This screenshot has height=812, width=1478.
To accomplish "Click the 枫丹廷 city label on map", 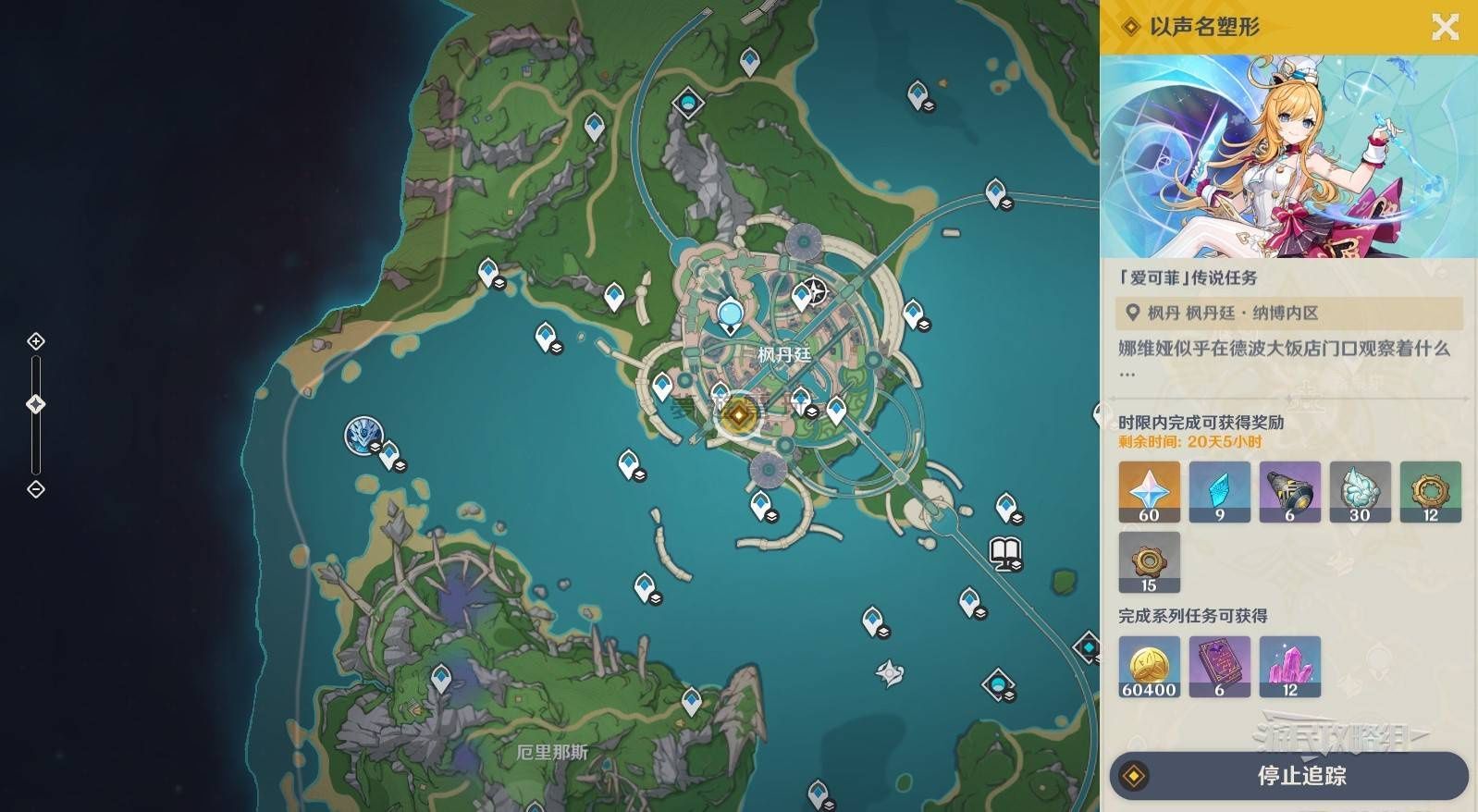I will (x=783, y=354).
